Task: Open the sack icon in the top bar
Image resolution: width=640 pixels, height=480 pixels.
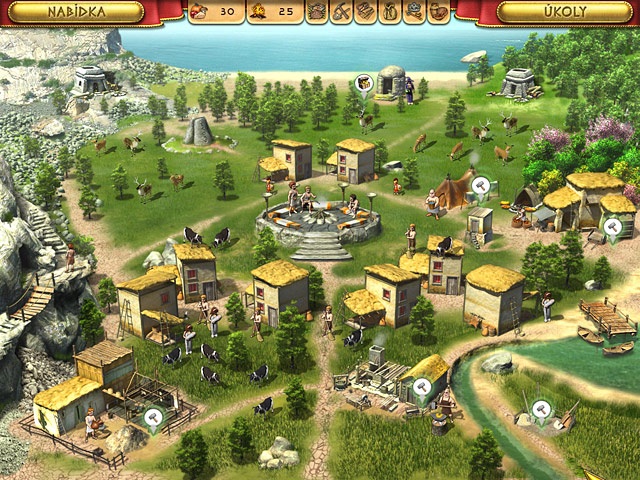Action: (390, 13)
